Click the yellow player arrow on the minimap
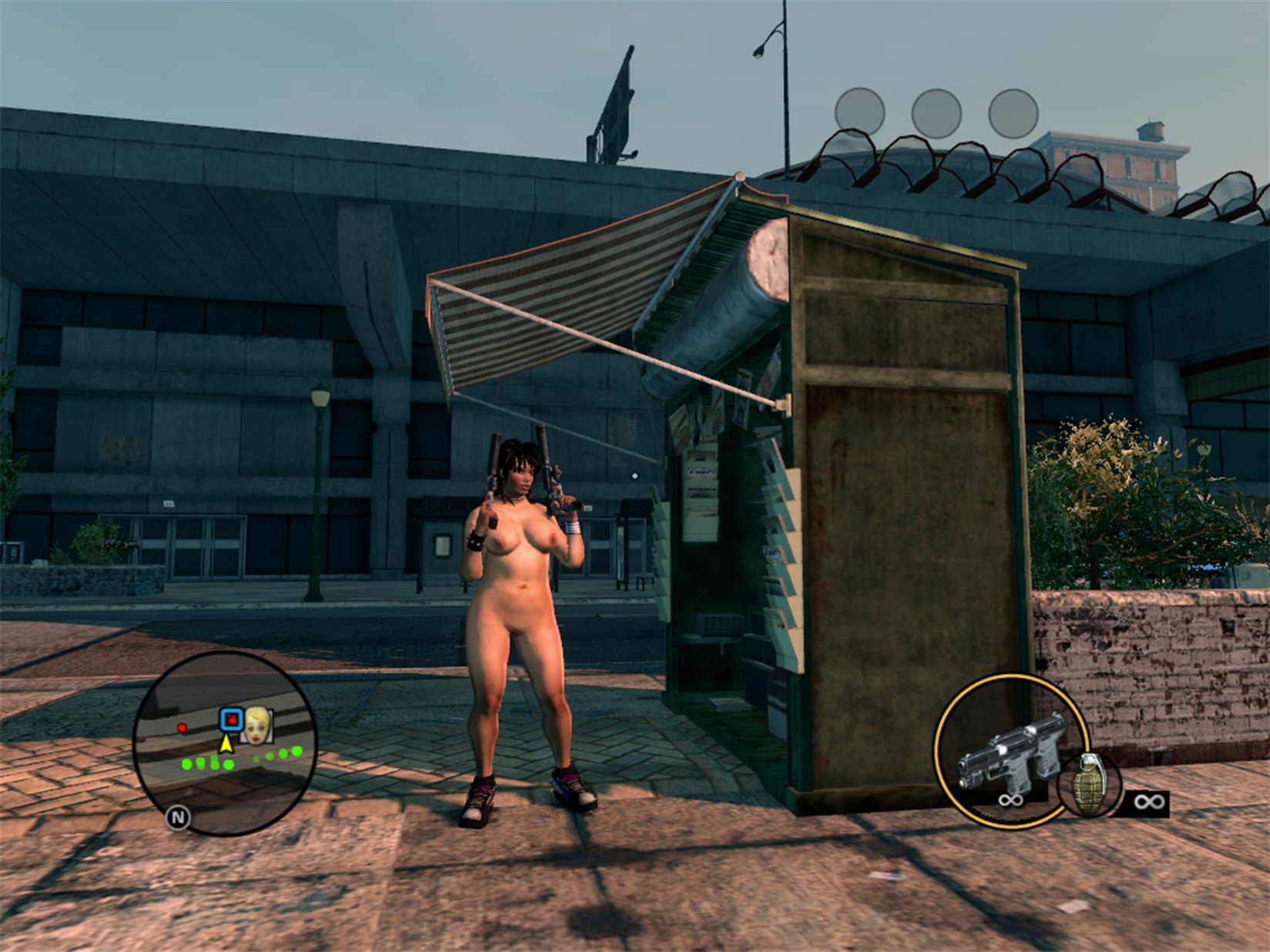Viewport: 1270px width, 952px height. (x=225, y=743)
